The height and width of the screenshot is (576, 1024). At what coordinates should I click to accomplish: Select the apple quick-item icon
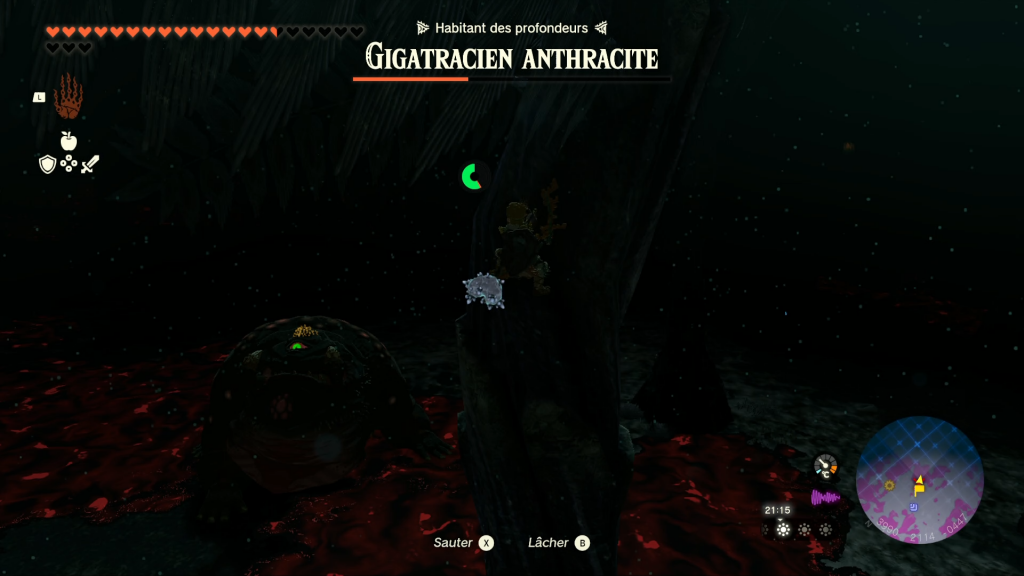click(68, 141)
